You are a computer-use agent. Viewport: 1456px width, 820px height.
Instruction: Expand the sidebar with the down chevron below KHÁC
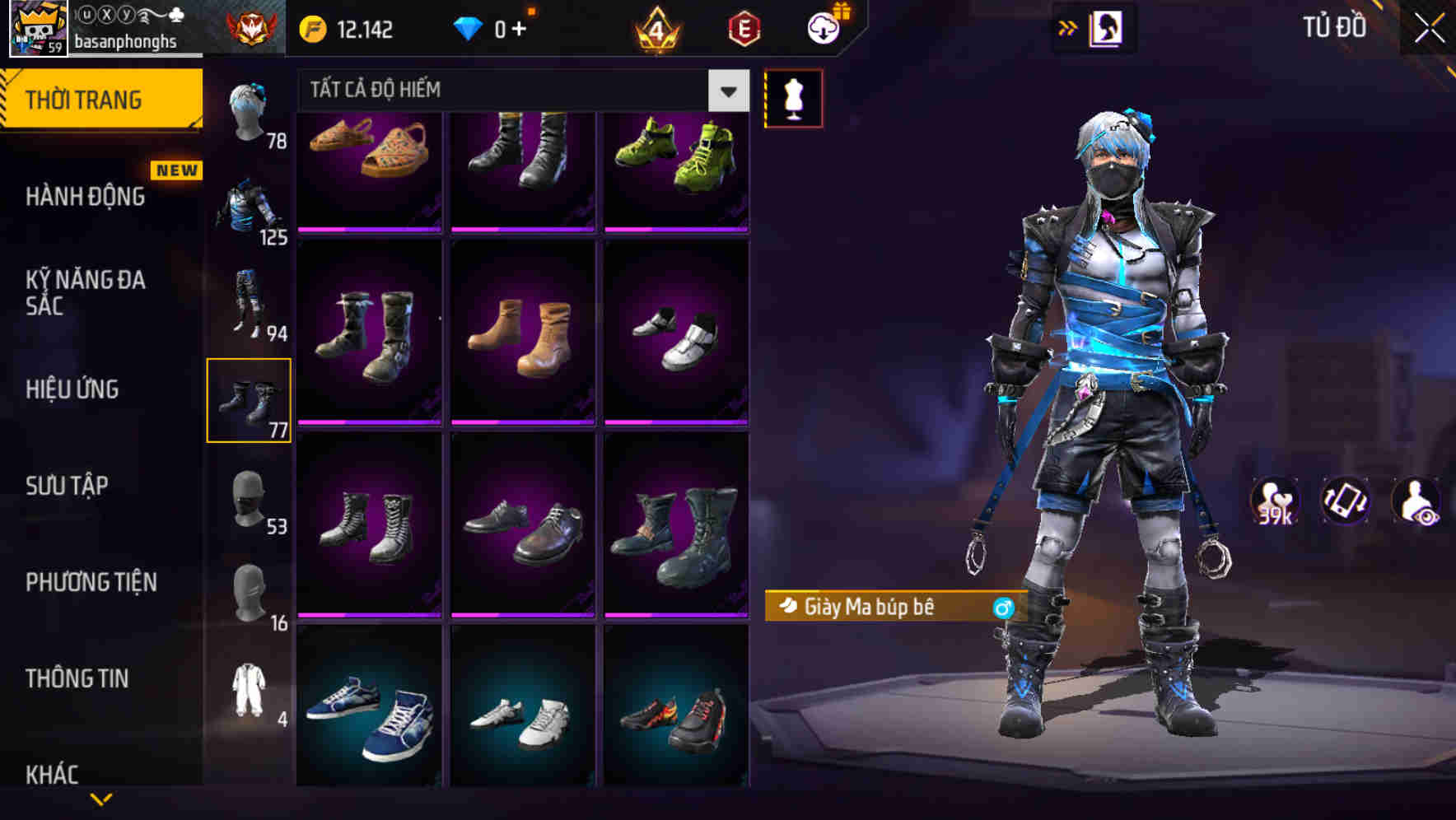coord(100,797)
